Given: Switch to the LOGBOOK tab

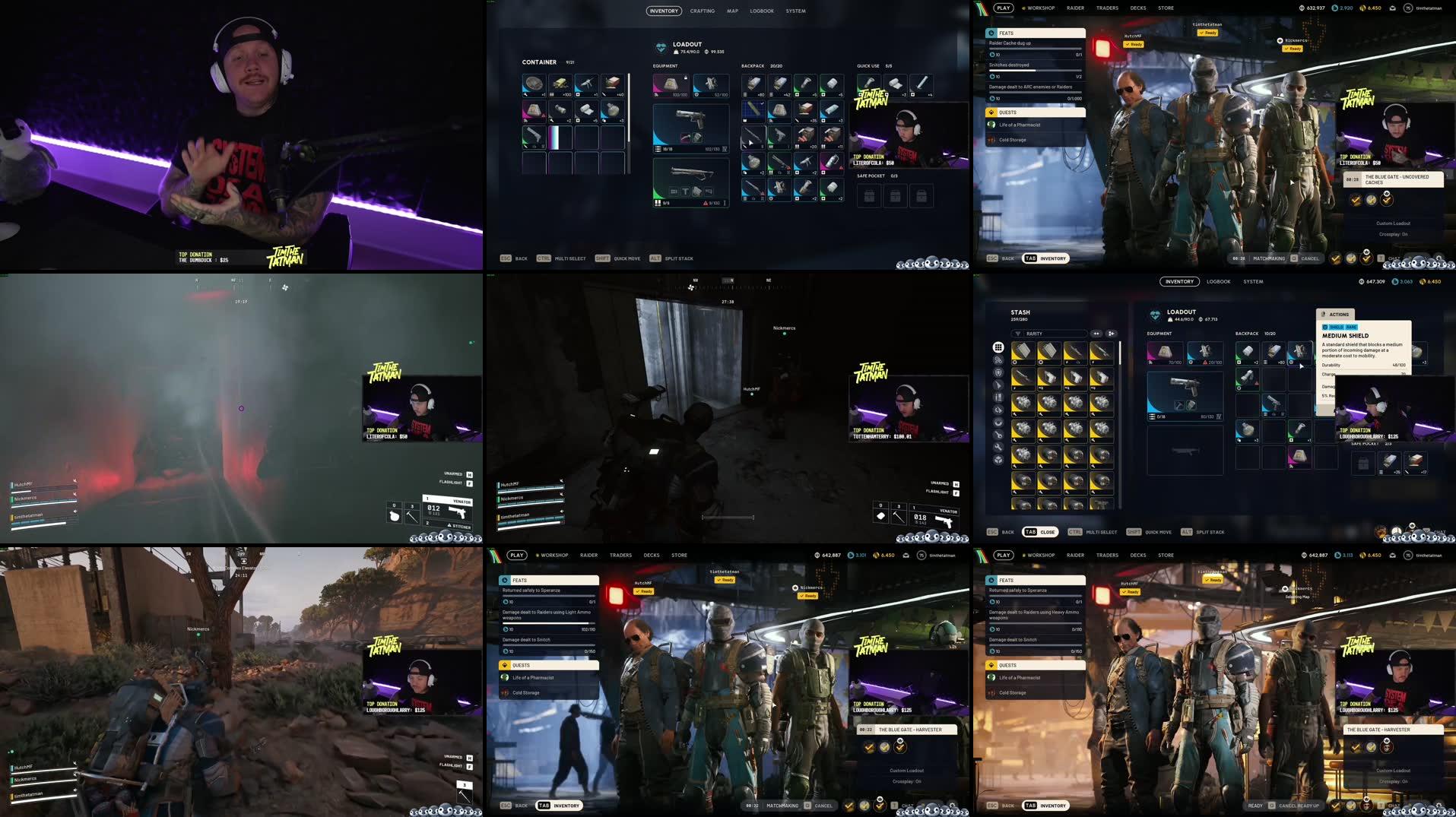Looking at the screenshot, I should coord(1218,281).
